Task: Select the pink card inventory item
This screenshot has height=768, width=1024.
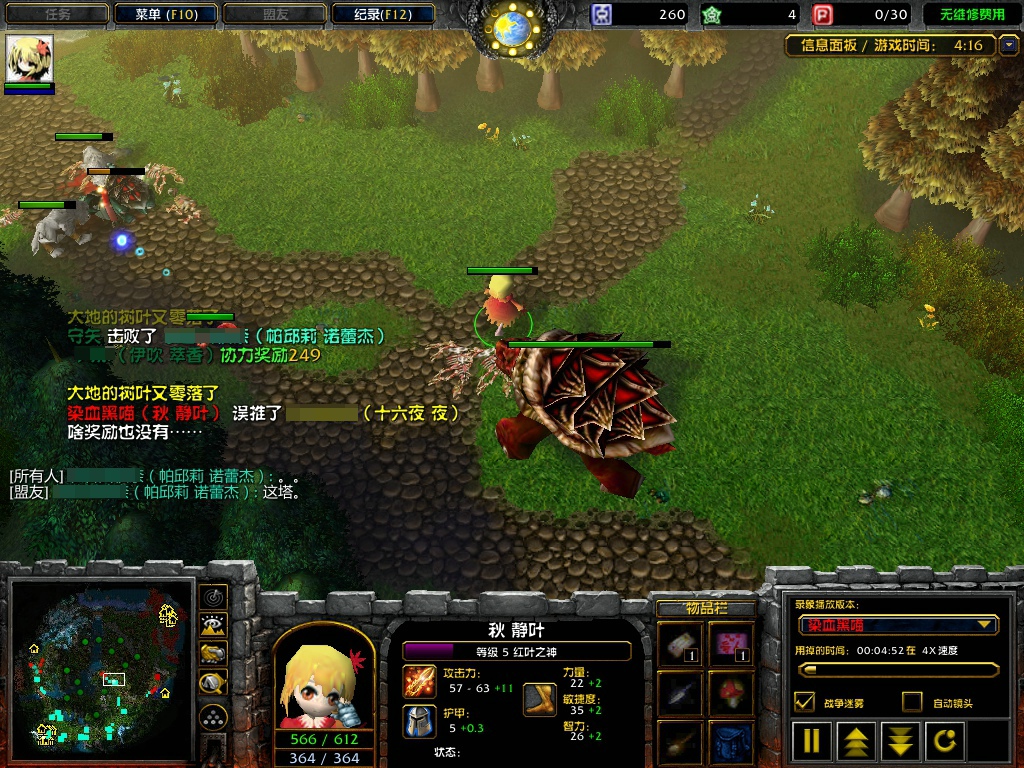Action: [732, 641]
